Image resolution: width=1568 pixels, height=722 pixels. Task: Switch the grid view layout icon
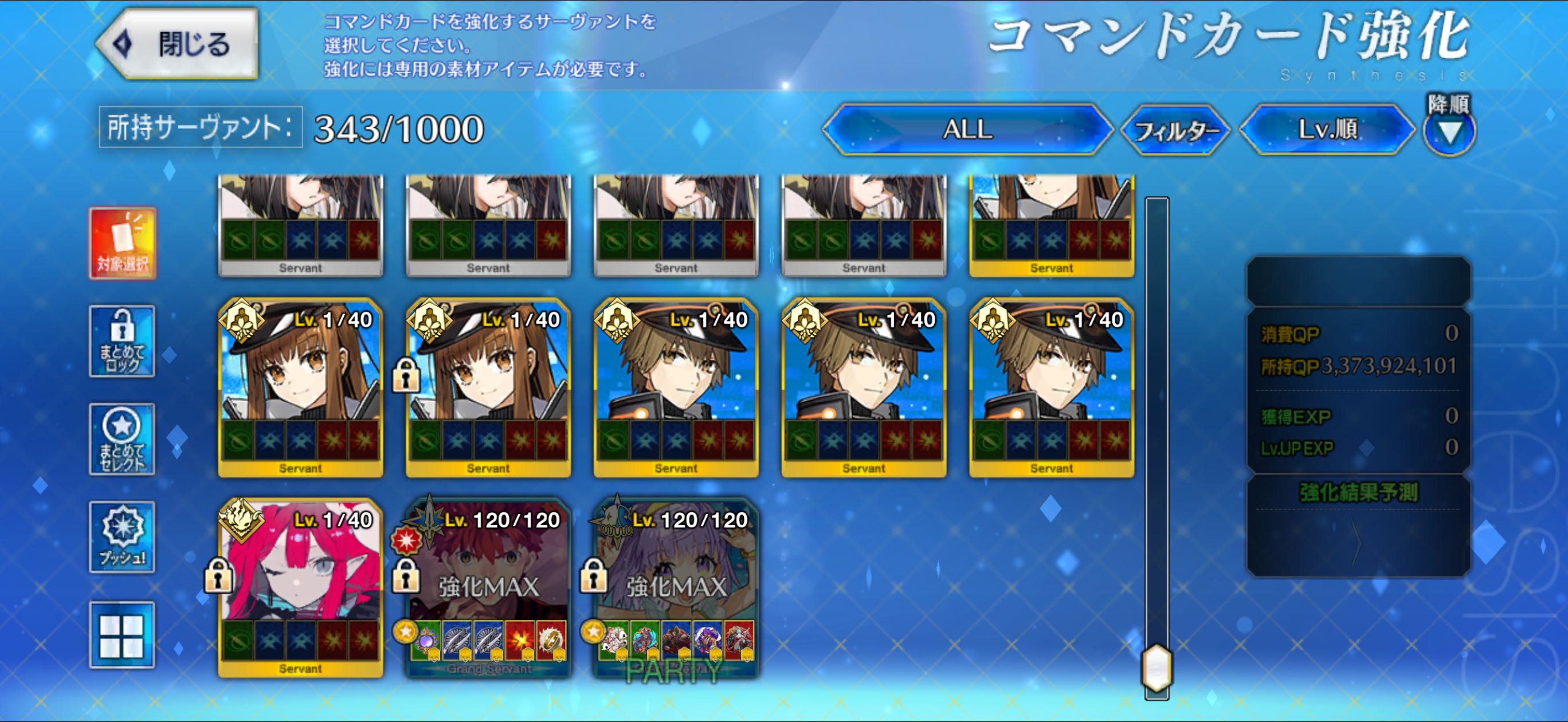pos(122,635)
